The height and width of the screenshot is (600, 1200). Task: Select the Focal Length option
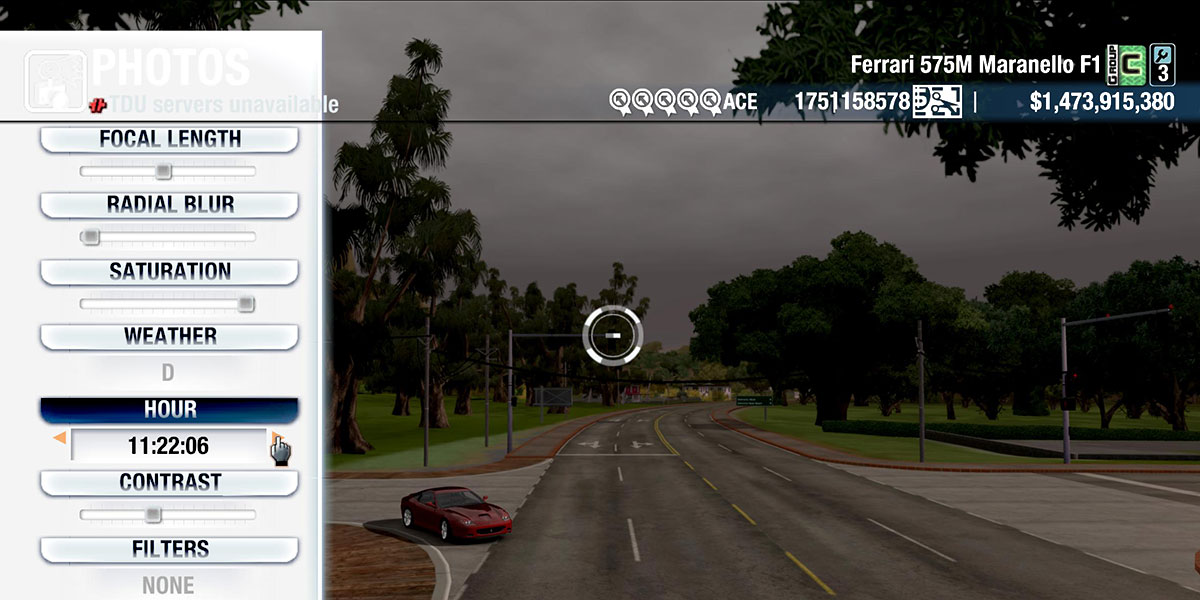pos(169,139)
